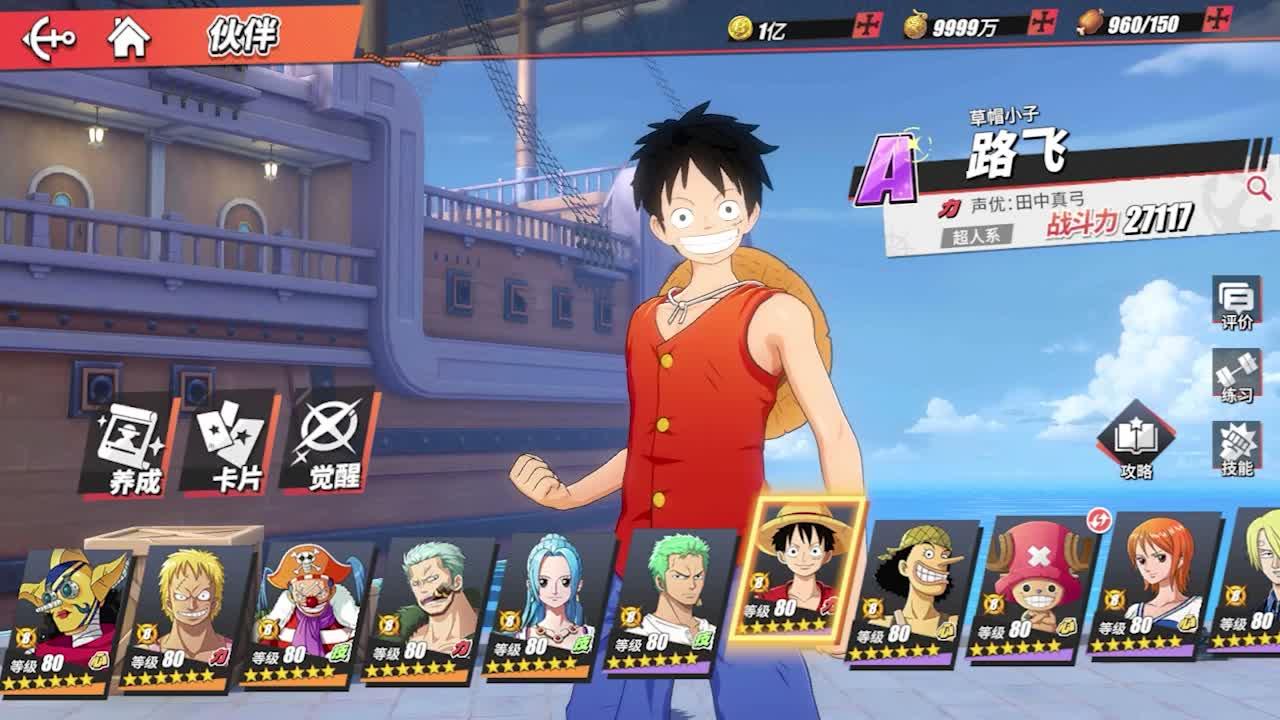Tap the magnifier beside Luffy's name

(x=1257, y=187)
